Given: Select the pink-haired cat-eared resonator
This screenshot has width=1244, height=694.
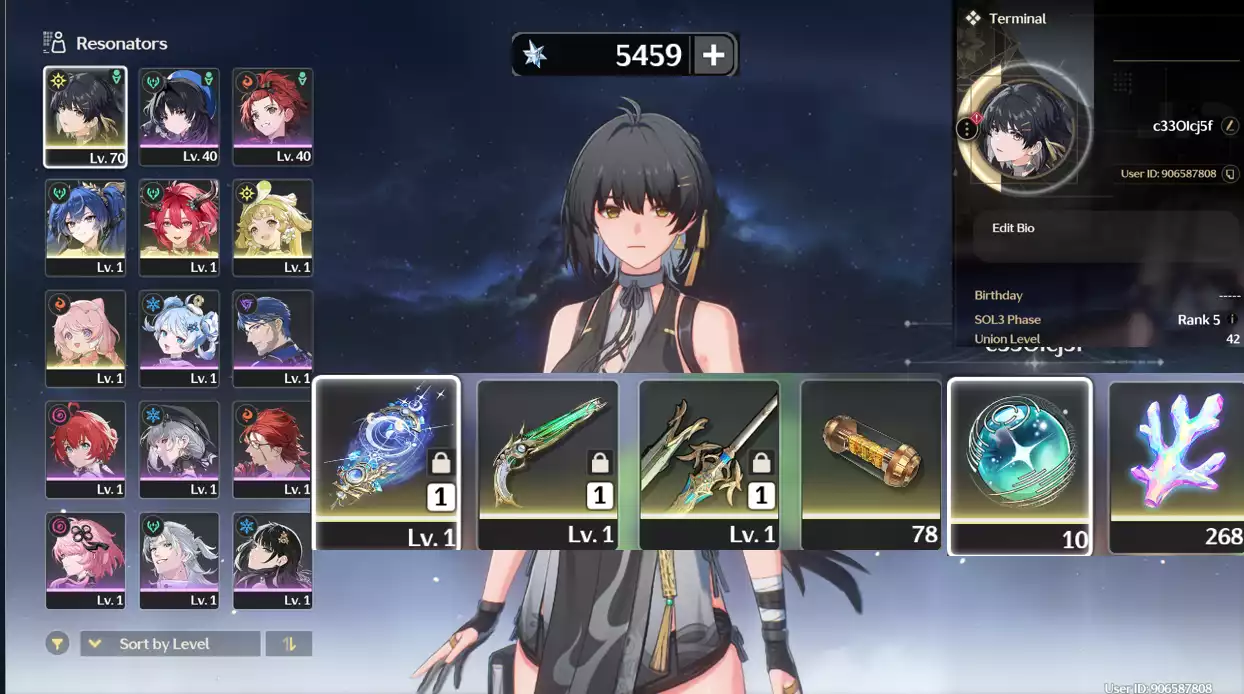Looking at the screenshot, I should [85, 338].
